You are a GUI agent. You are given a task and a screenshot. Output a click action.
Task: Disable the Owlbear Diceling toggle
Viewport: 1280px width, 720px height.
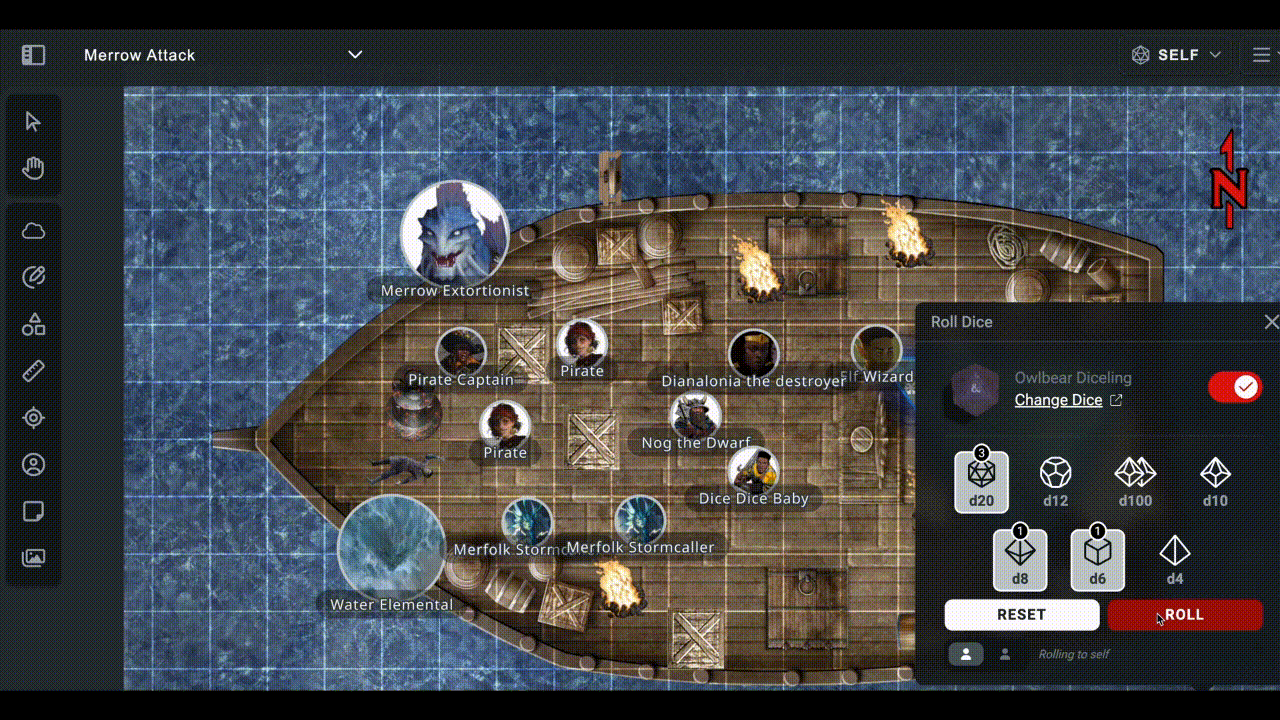point(1236,387)
